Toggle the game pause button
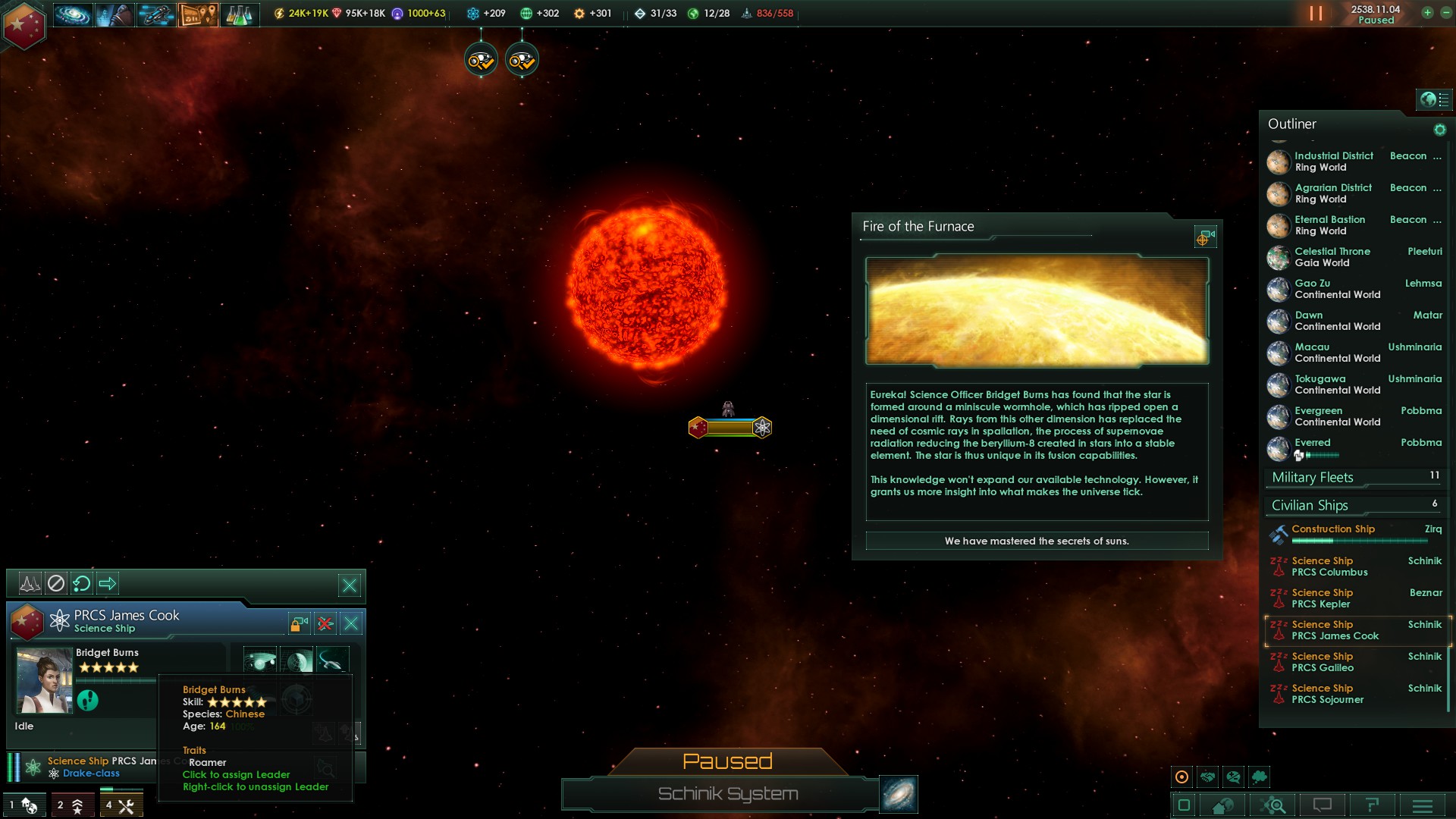 coord(1316,14)
